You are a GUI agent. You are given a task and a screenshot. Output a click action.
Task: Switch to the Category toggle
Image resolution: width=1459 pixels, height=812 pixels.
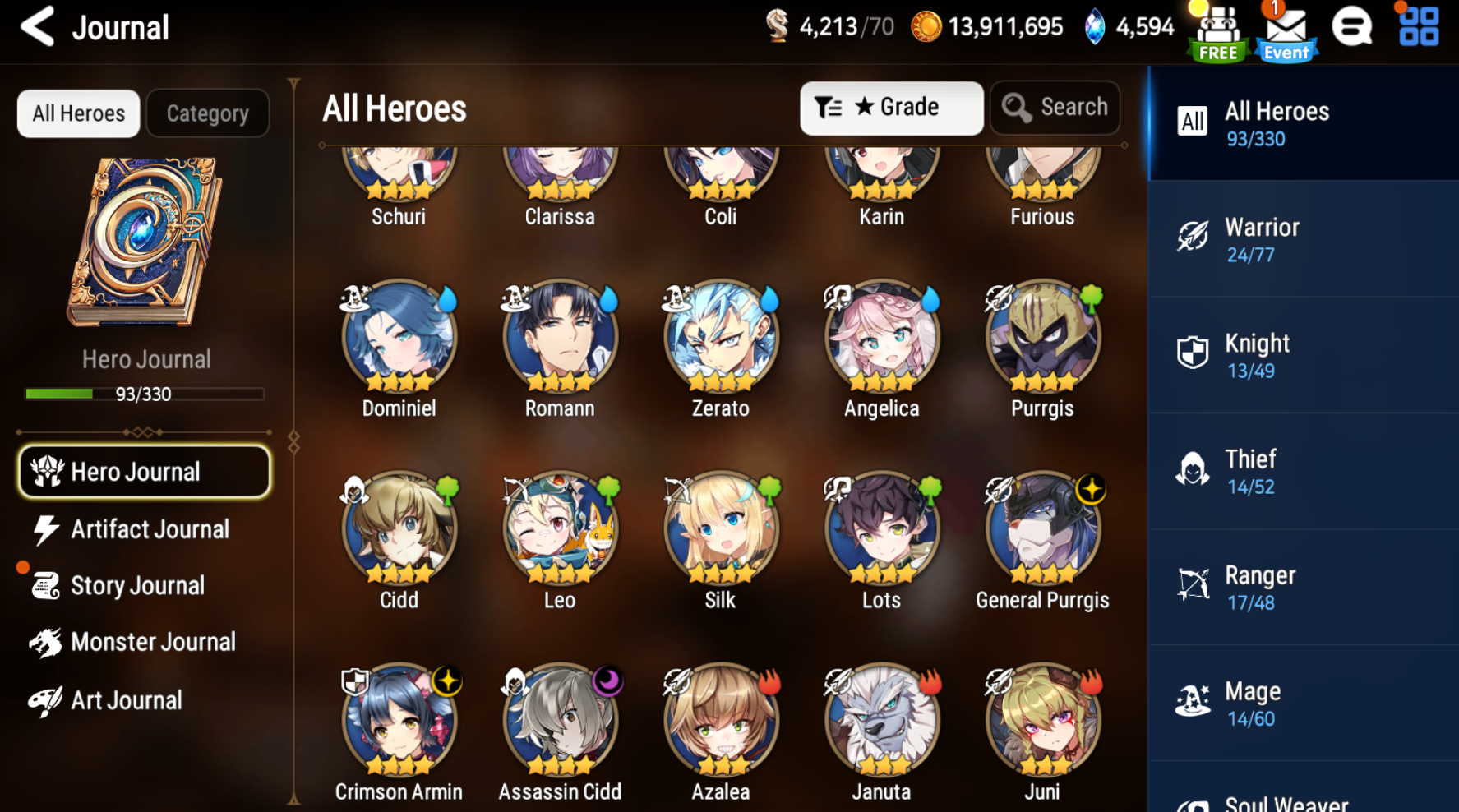pyautogui.click(x=207, y=113)
